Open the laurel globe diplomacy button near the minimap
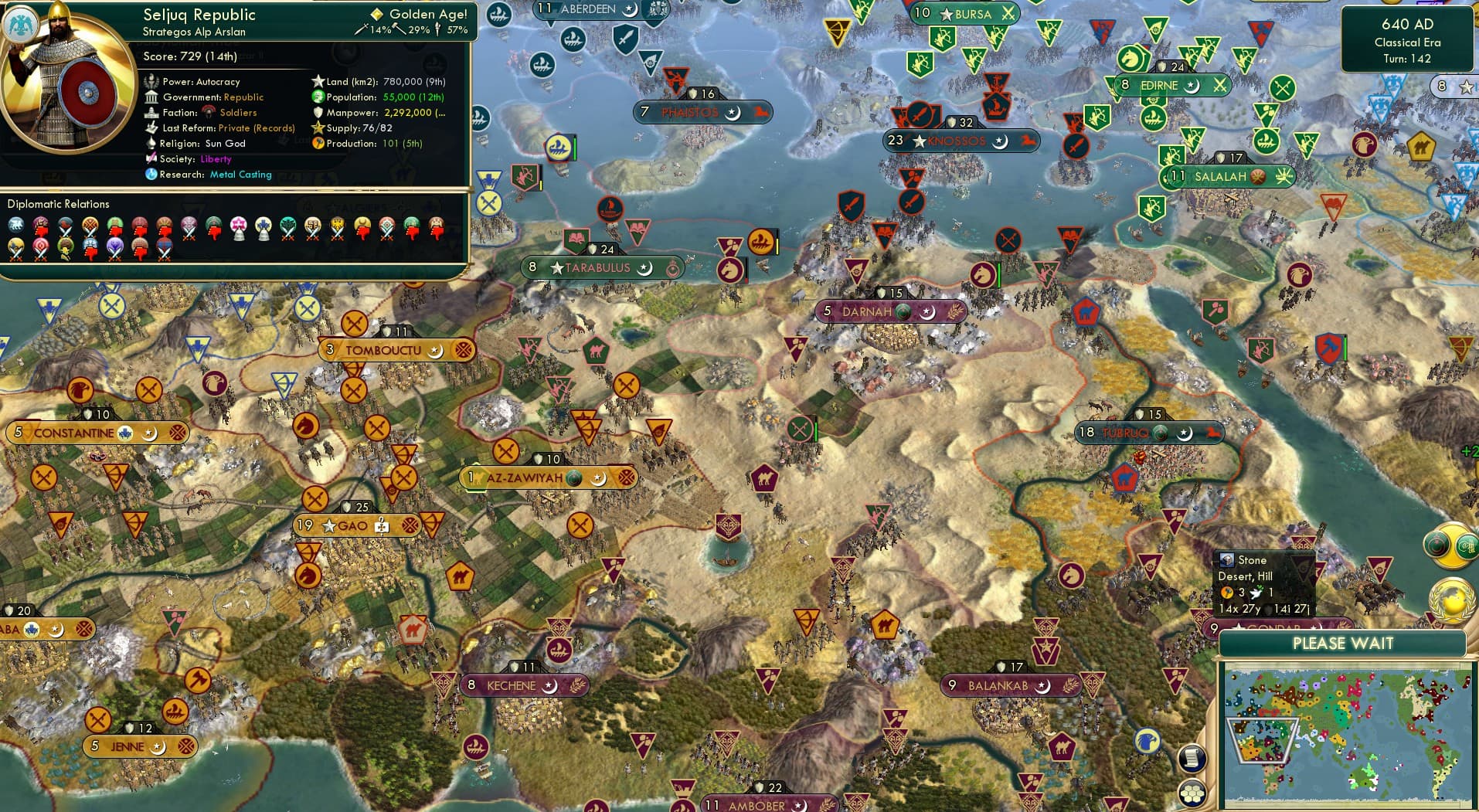The height and width of the screenshot is (812, 1479). tap(1451, 601)
